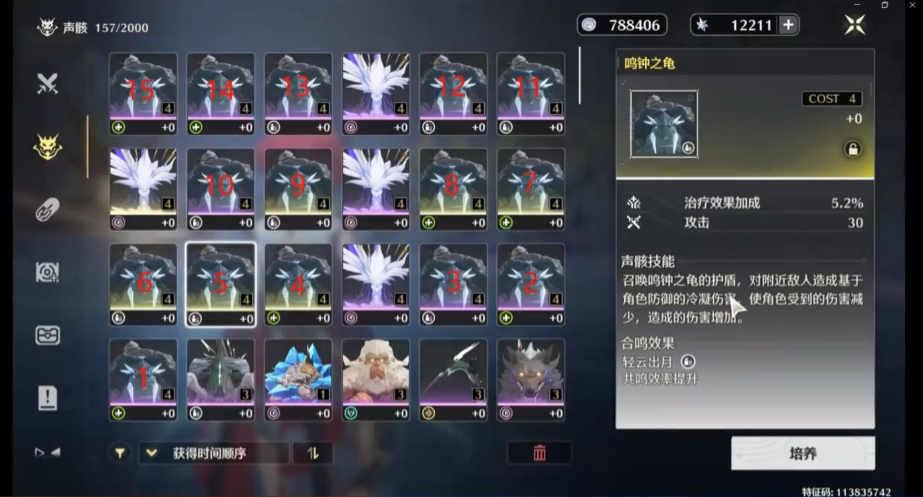Toggle the lock on the selected echo
This screenshot has width=923, height=497.
coord(852,149)
